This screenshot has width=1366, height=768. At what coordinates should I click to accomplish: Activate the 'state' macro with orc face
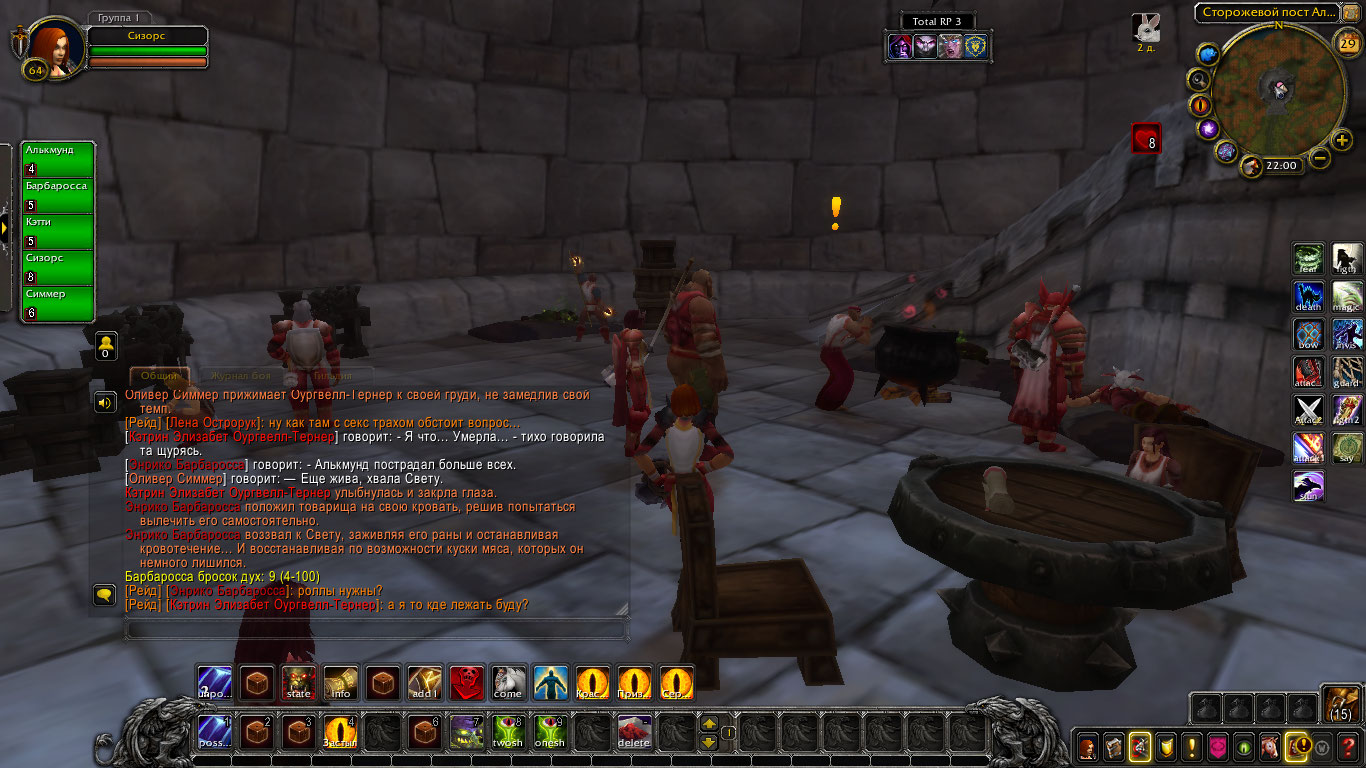tap(298, 682)
